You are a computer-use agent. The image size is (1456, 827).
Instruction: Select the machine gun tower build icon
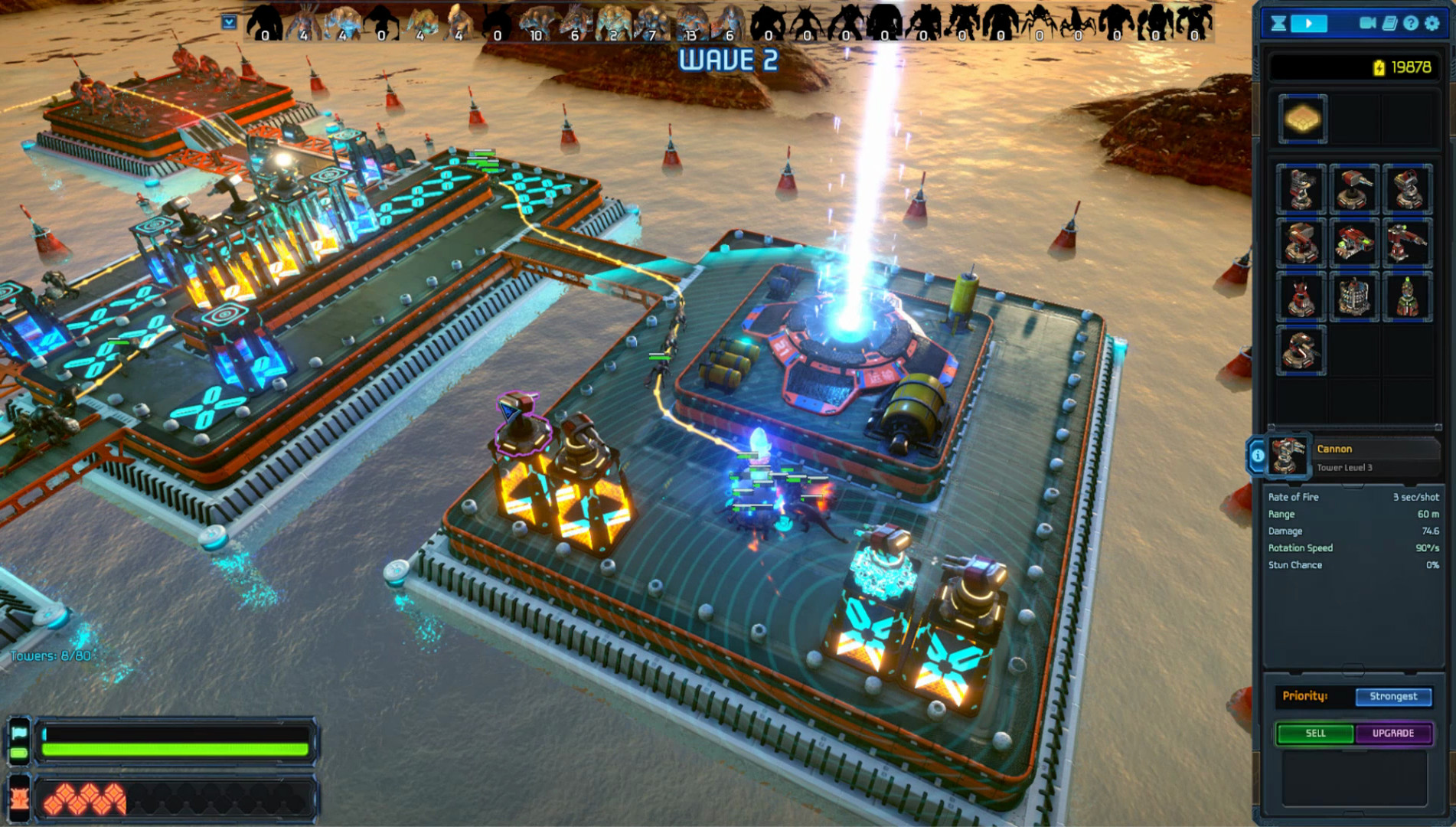(1299, 189)
